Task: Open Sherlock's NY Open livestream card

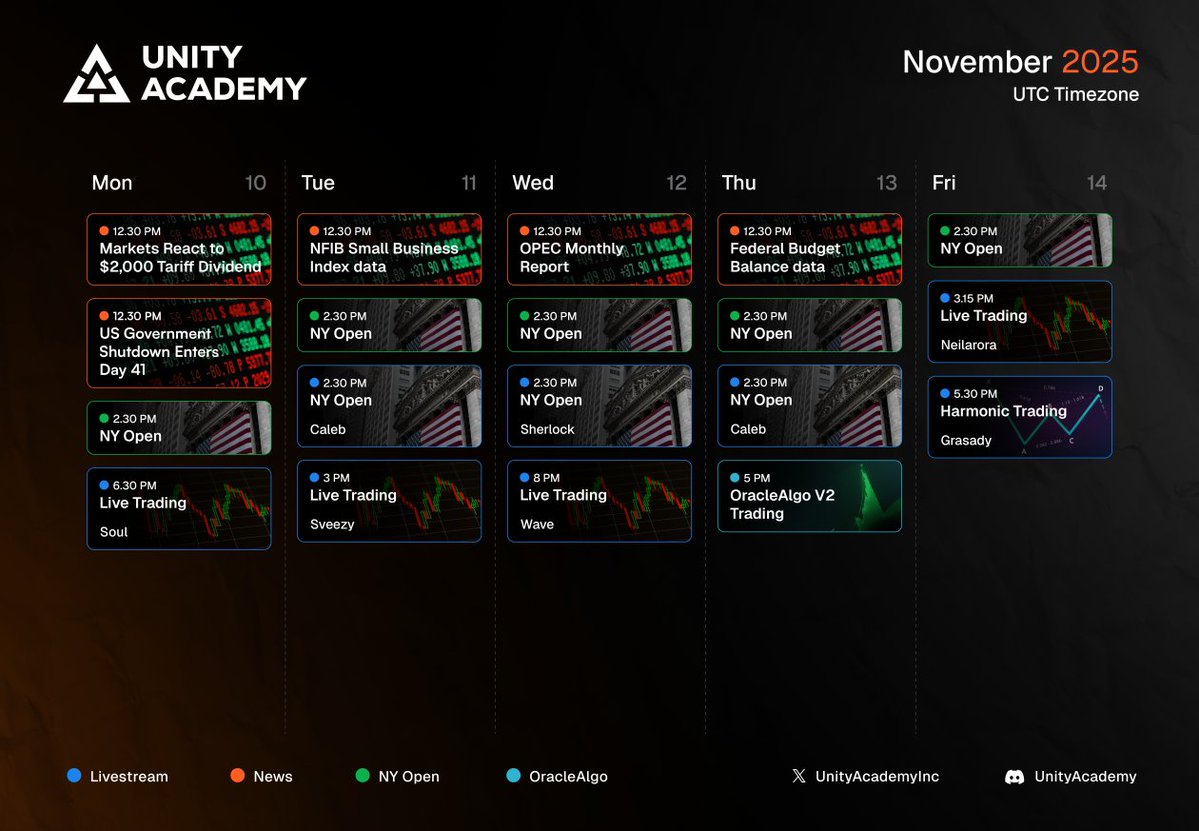Action: [598, 406]
